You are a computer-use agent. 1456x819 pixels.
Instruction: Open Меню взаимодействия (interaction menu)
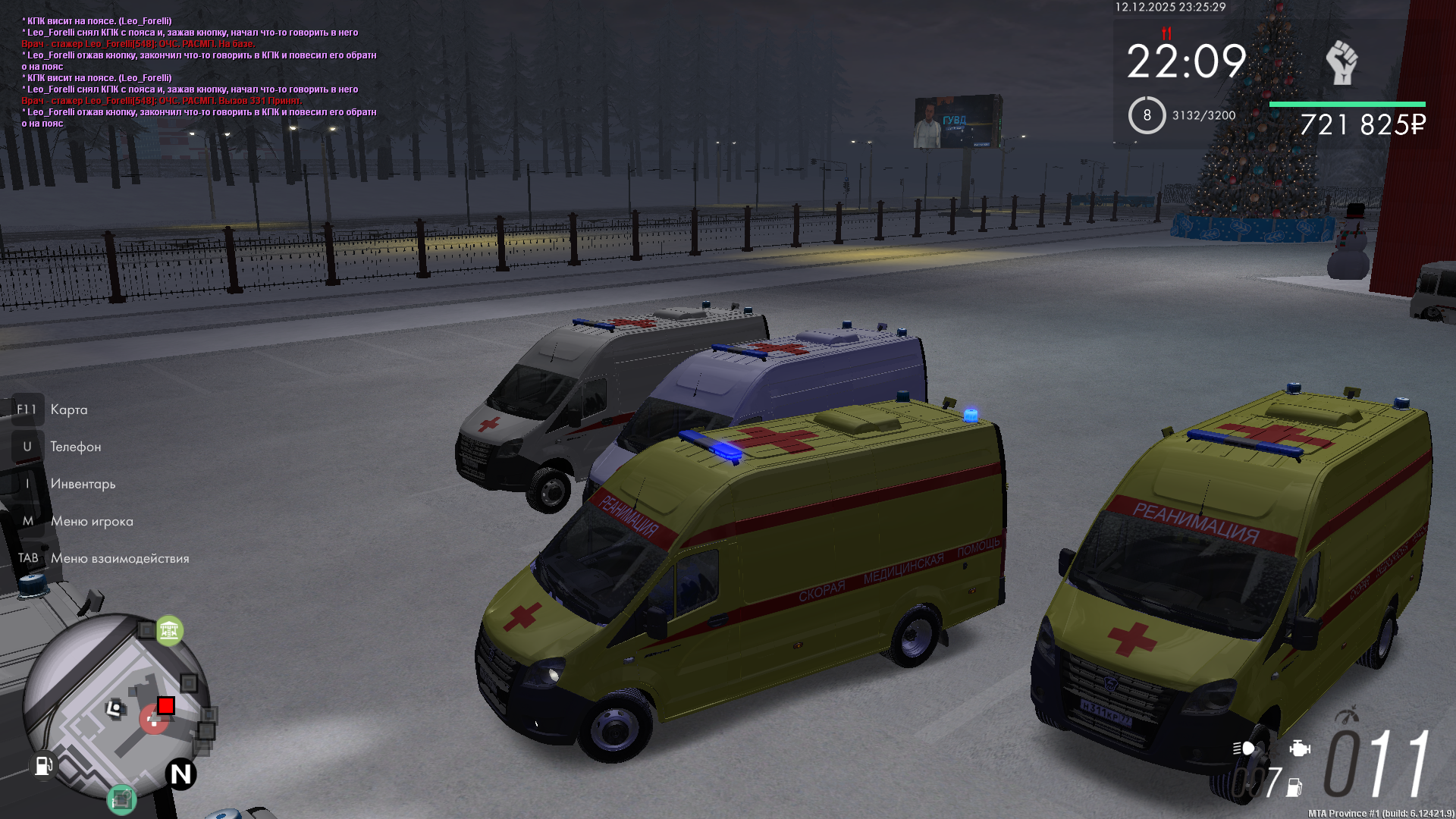point(120,558)
